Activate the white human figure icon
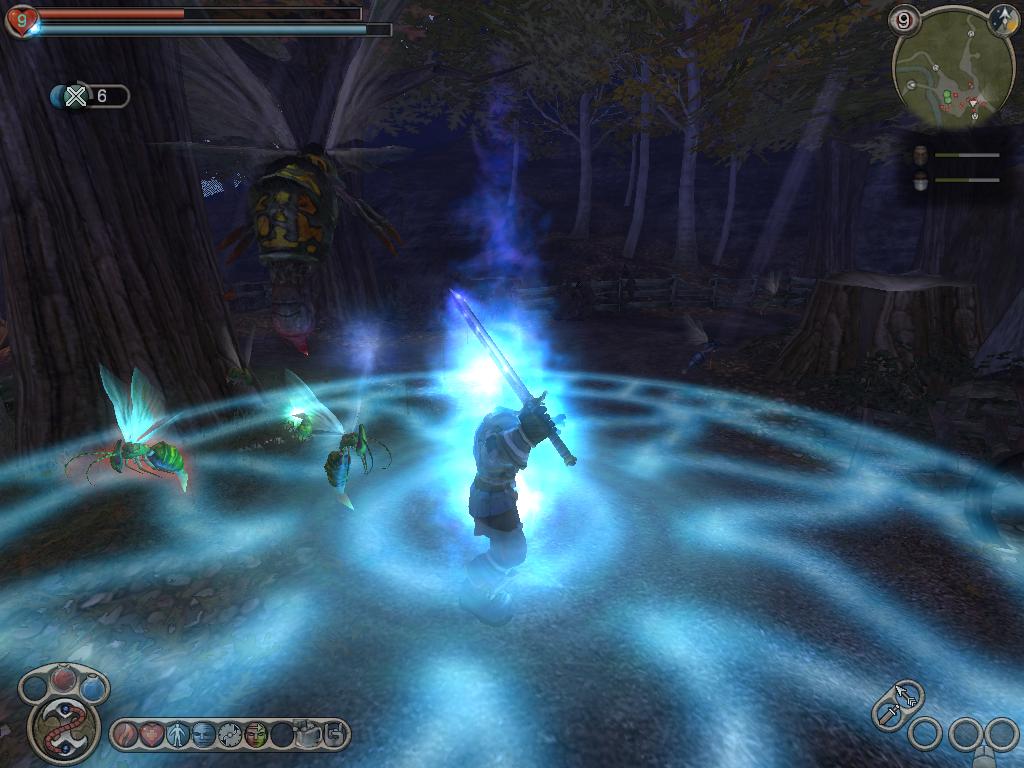The image size is (1024, 768). click(177, 735)
